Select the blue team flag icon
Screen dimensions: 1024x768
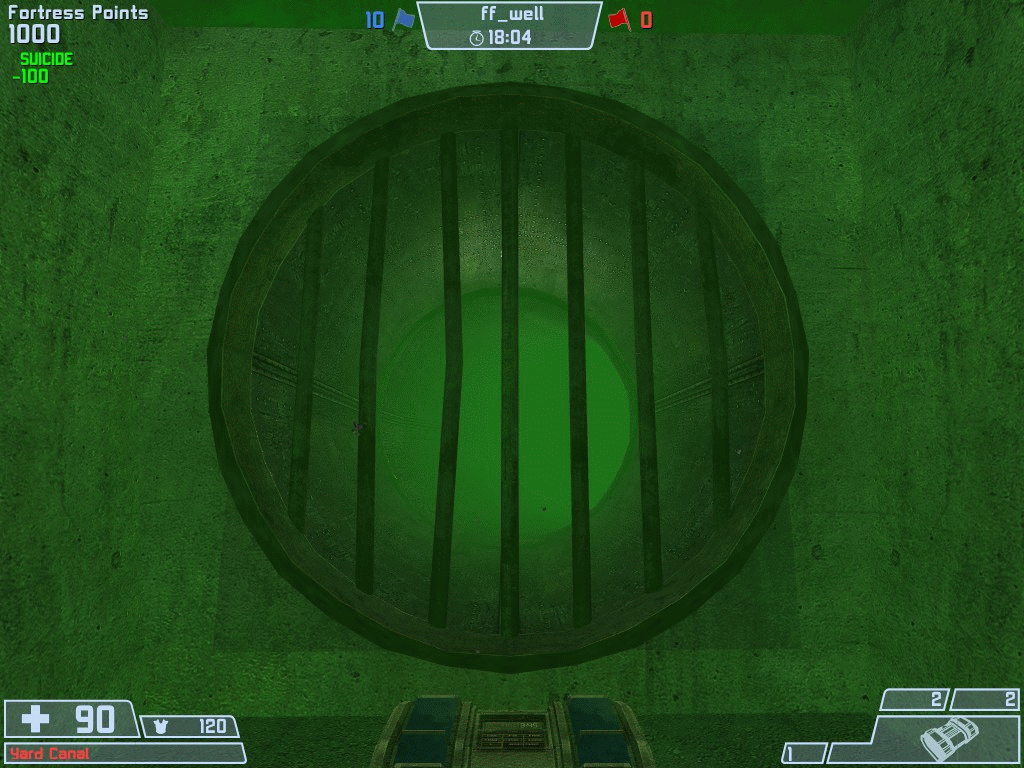point(402,20)
